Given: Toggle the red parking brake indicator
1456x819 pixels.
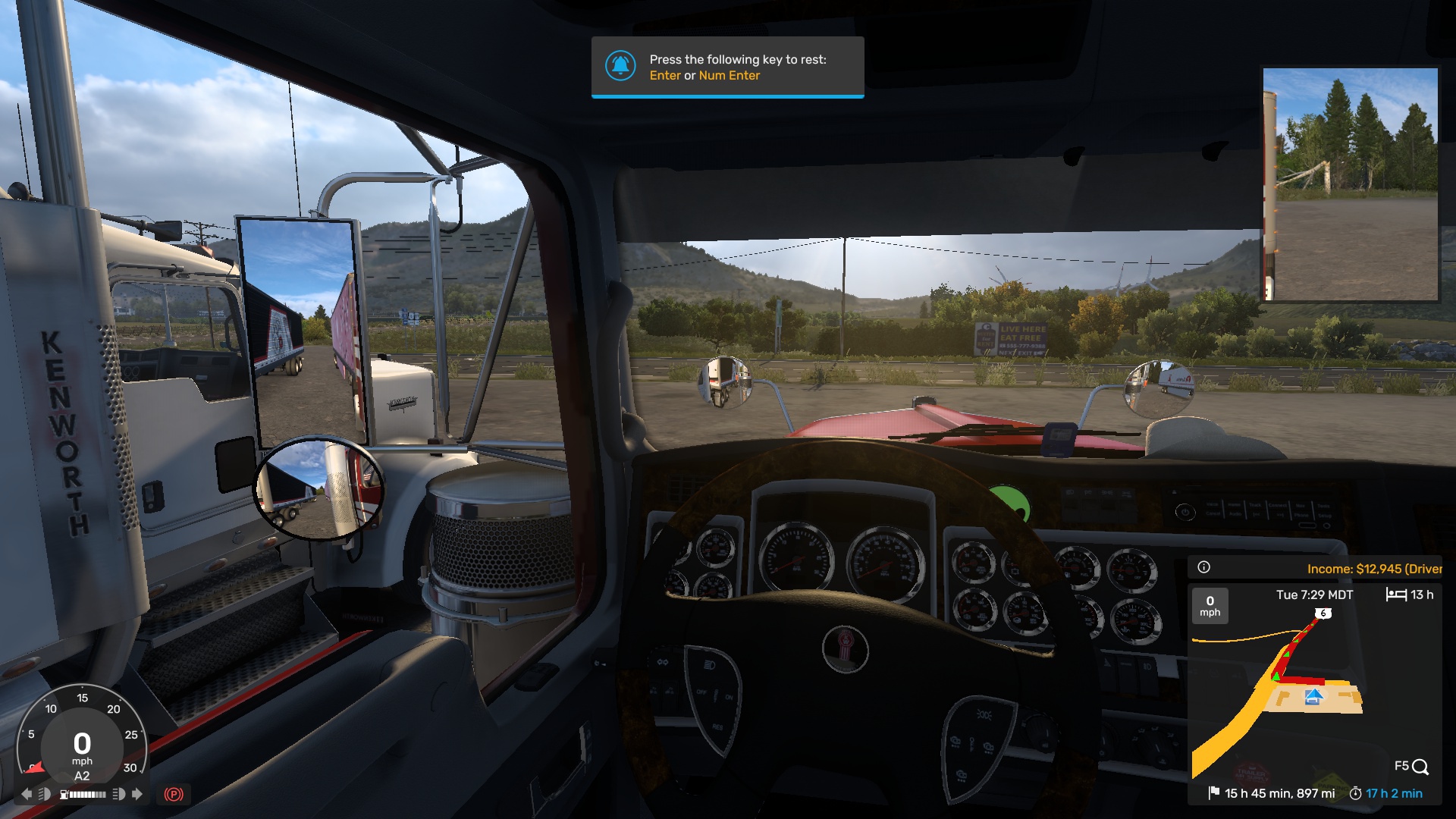Looking at the screenshot, I should [x=174, y=794].
